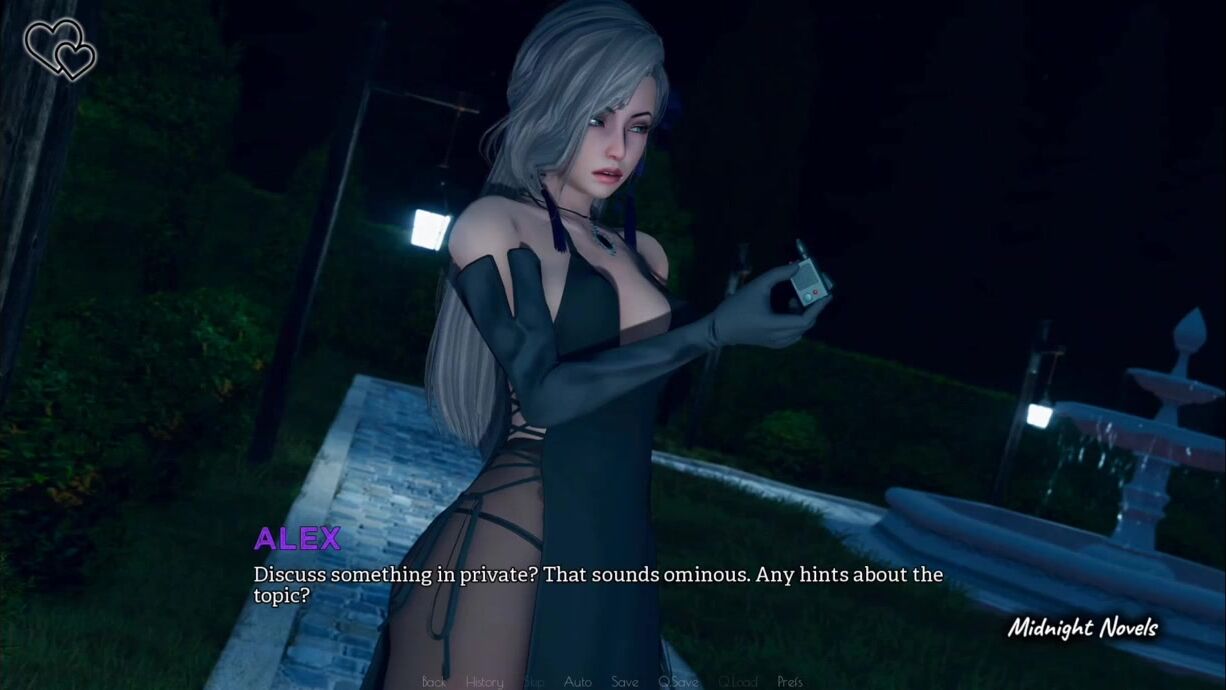Toggle Skip mode in quick menu
Image resolution: width=1226 pixels, height=690 pixels.
(534, 682)
